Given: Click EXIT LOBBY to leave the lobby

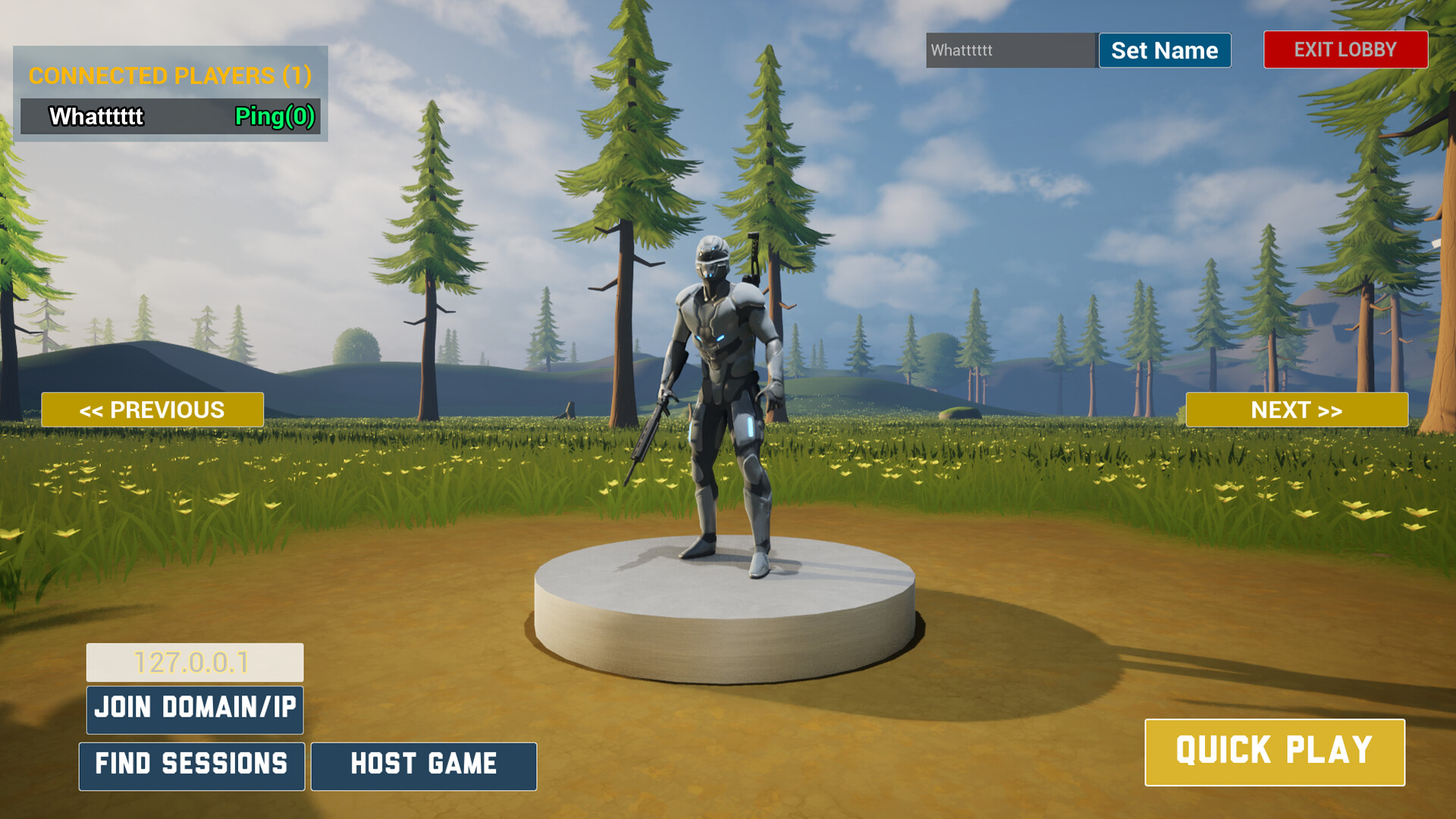Looking at the screenshot, I should pos(1345,50).
